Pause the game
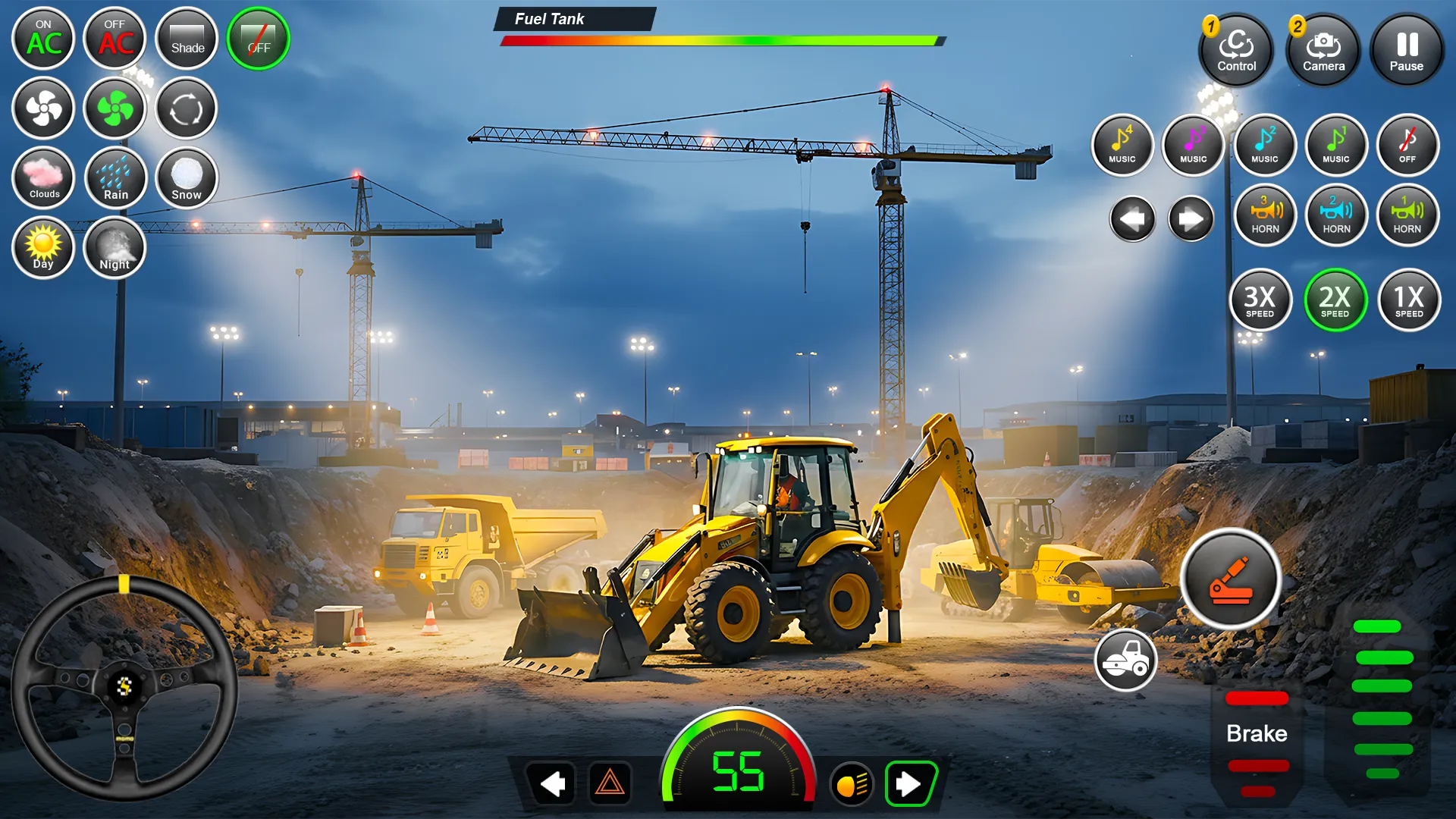The width and height of the screenshot is (1456, 819). tap(1407, 51)
